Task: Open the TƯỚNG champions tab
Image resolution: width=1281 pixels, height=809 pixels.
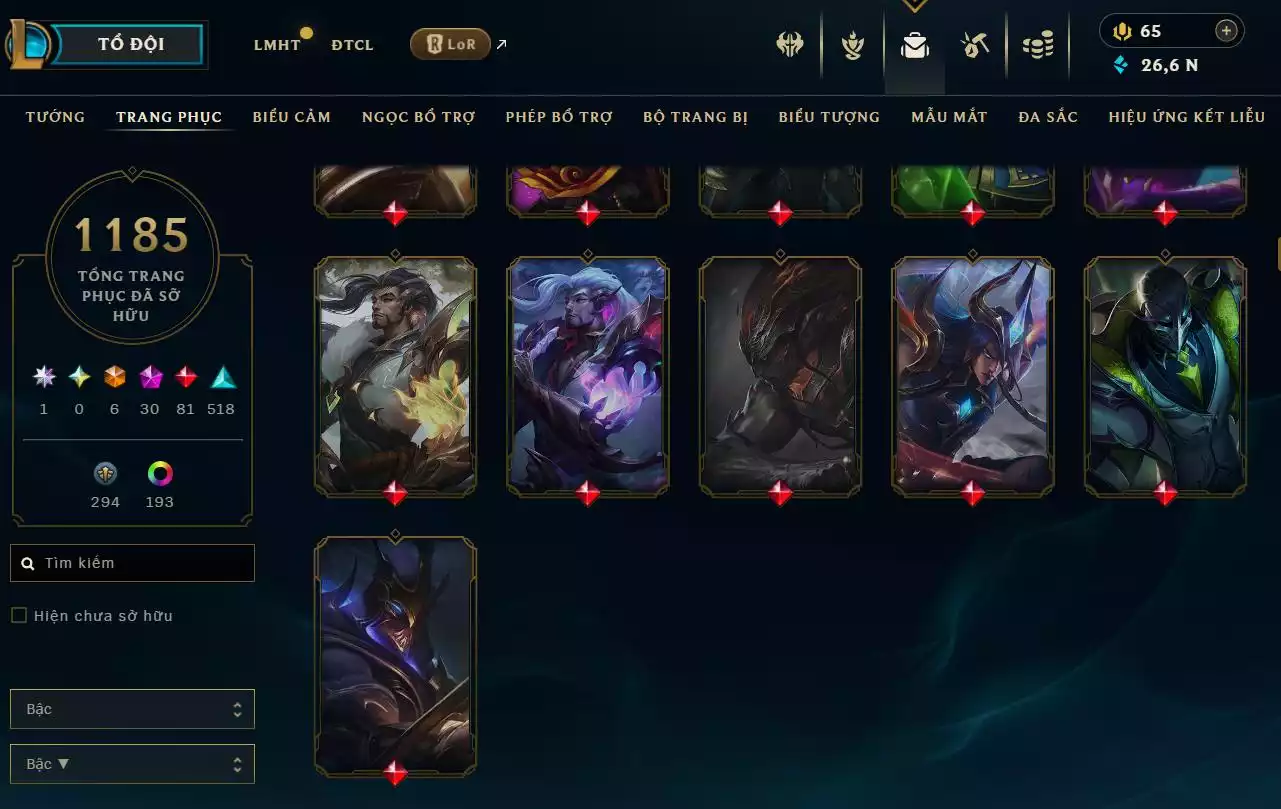Action: pyautogui.click(x=55, y=117)
